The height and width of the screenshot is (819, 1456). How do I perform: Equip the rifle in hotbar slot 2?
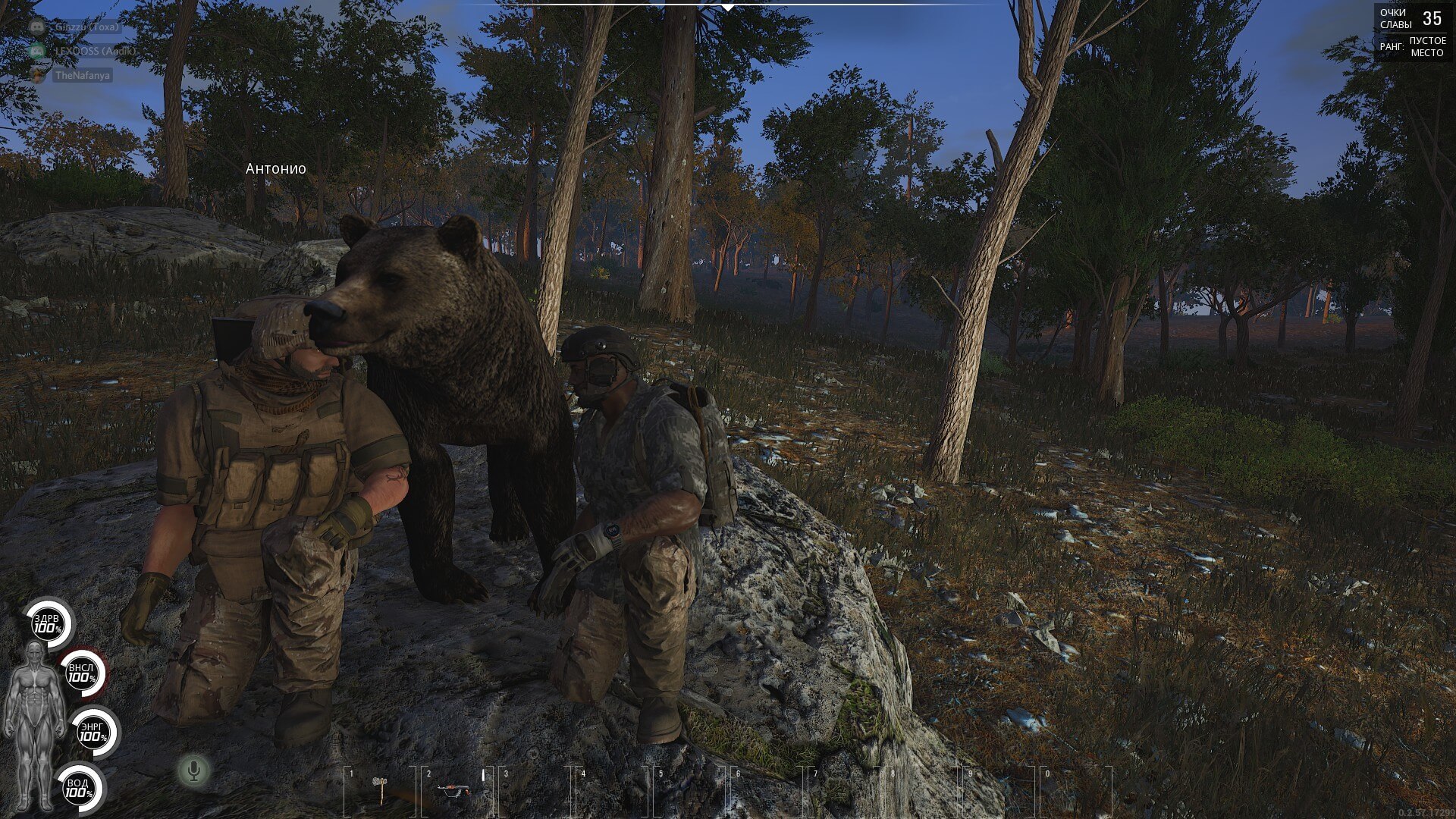pyautogui.click(x=455, y=789)
